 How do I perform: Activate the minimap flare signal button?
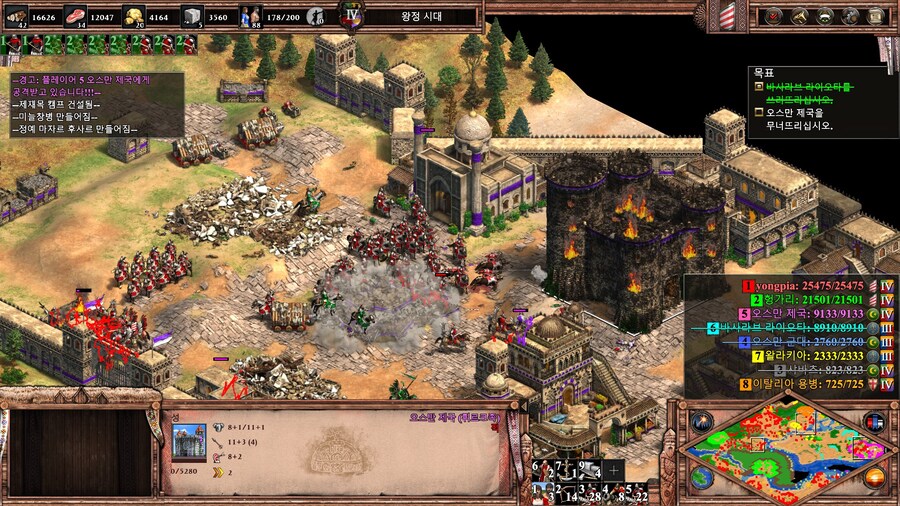[x=700, y=421]
